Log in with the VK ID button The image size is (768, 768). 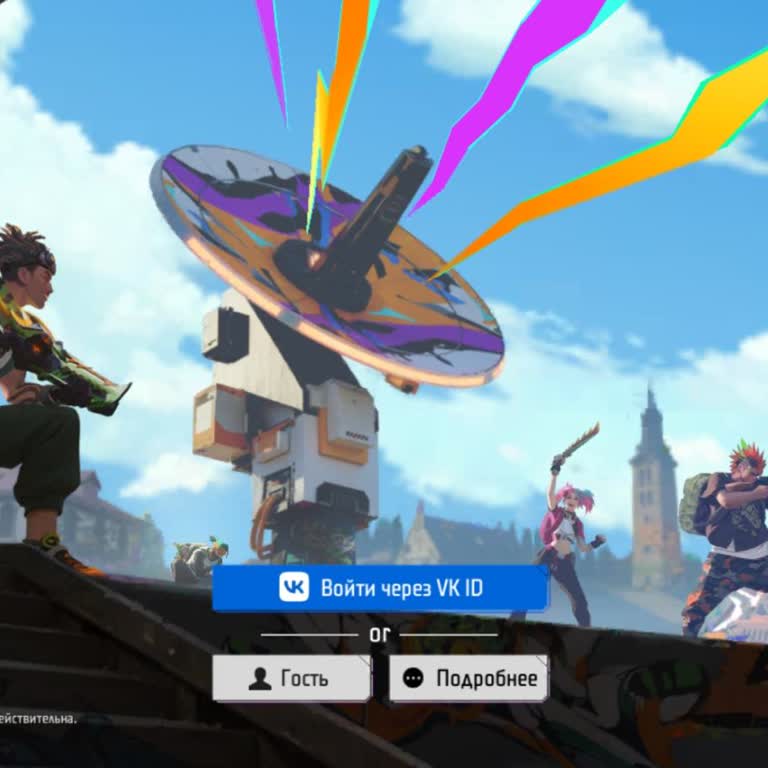point(380,588)
